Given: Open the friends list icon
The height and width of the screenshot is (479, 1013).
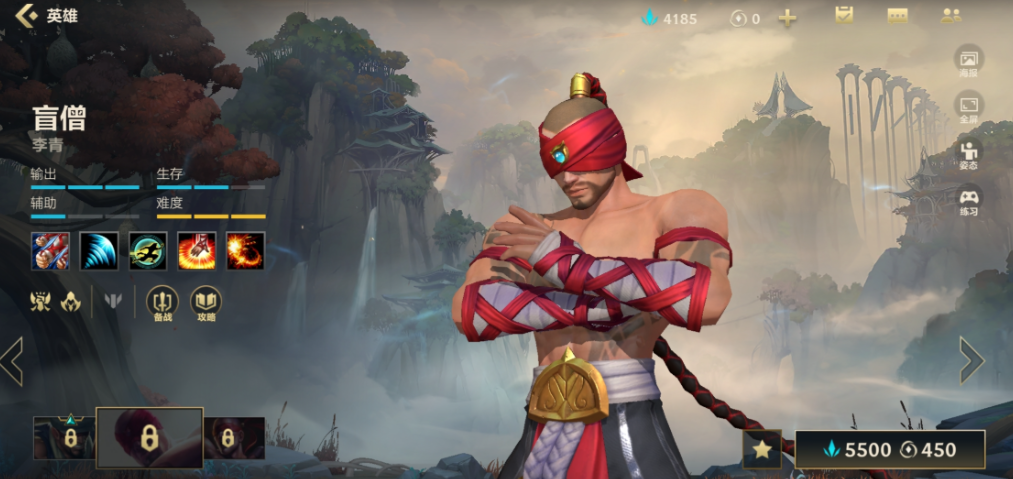Looking at the screenshot, I should tap(950, 16).
